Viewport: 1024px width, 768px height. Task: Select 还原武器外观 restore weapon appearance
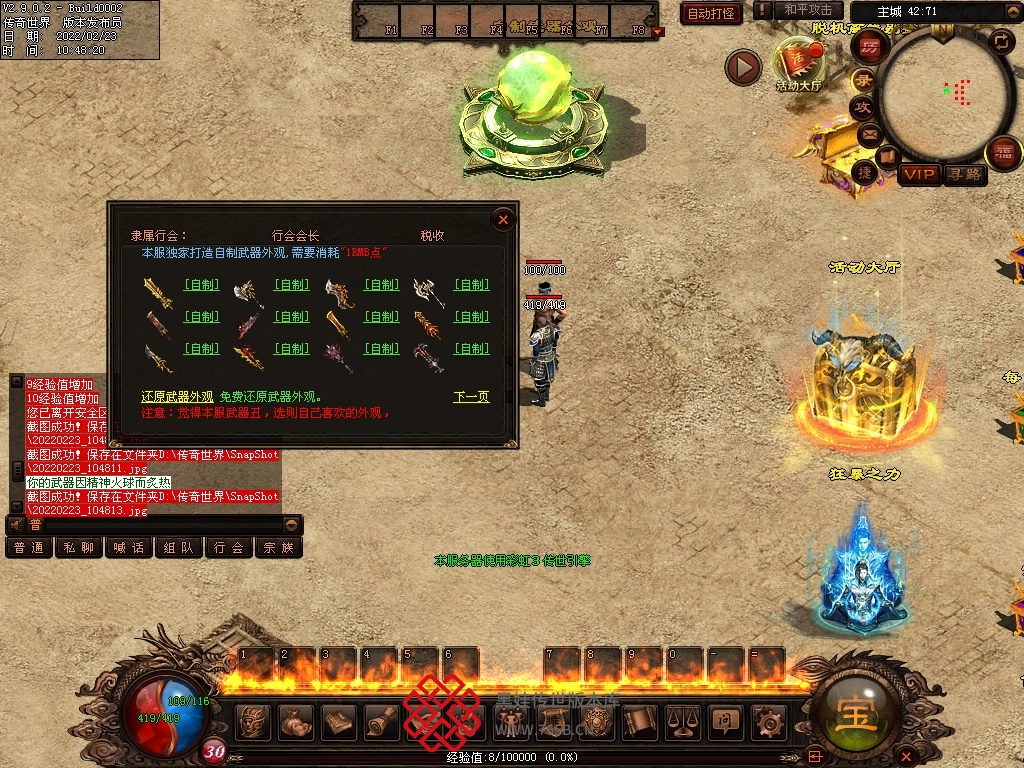177,397
